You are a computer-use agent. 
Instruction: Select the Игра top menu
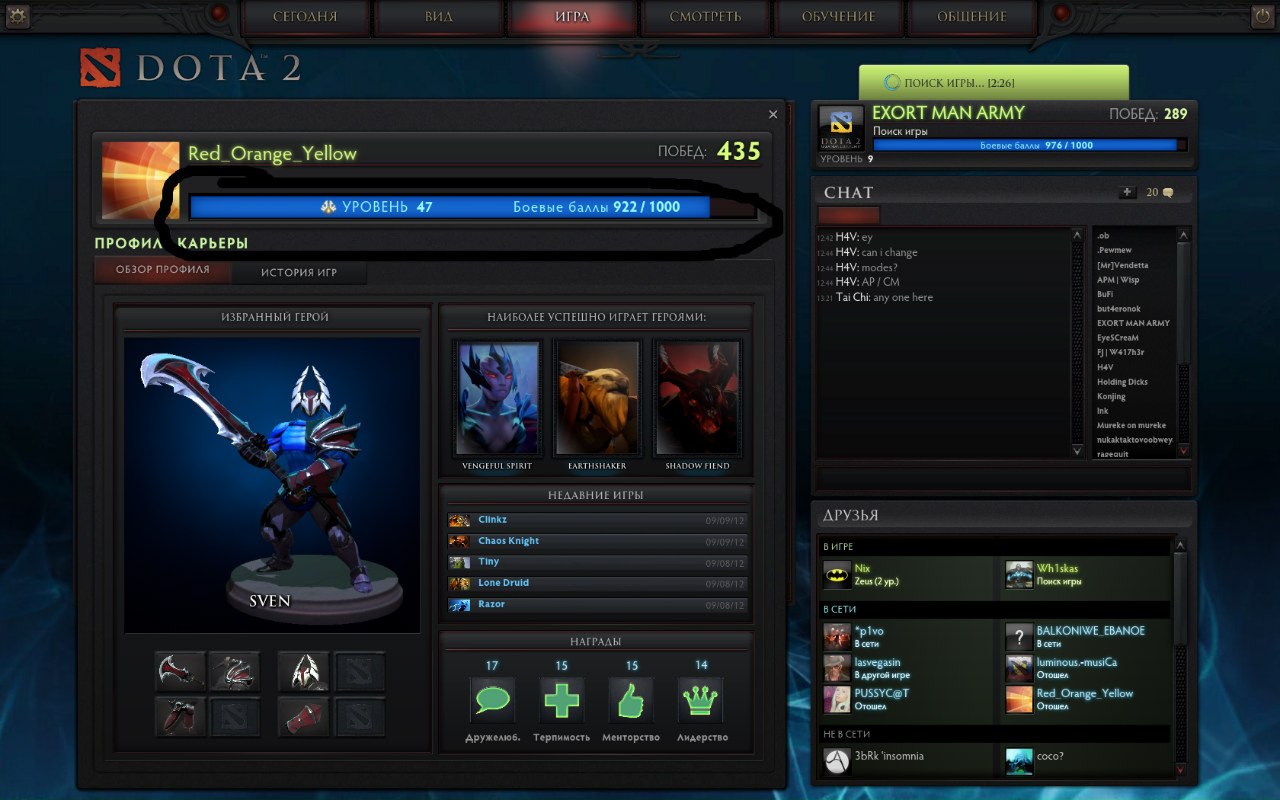572,17
